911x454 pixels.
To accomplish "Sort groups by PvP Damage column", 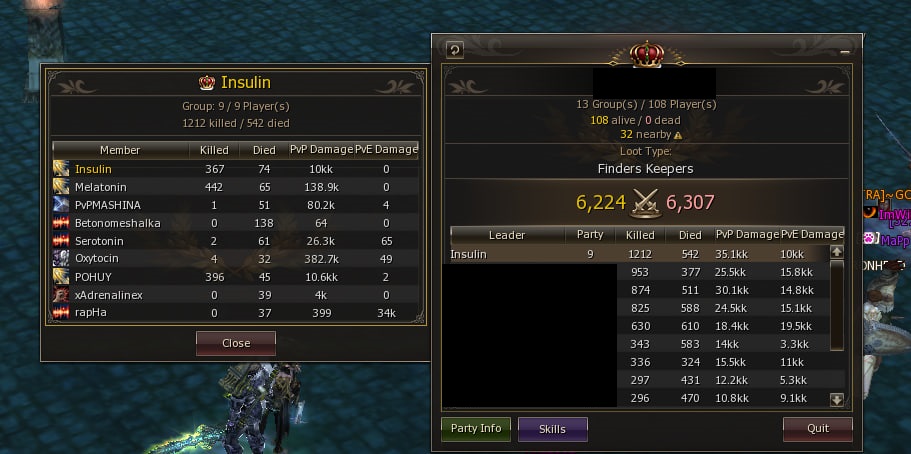I will pyautogui.click(x=746, y=235).
